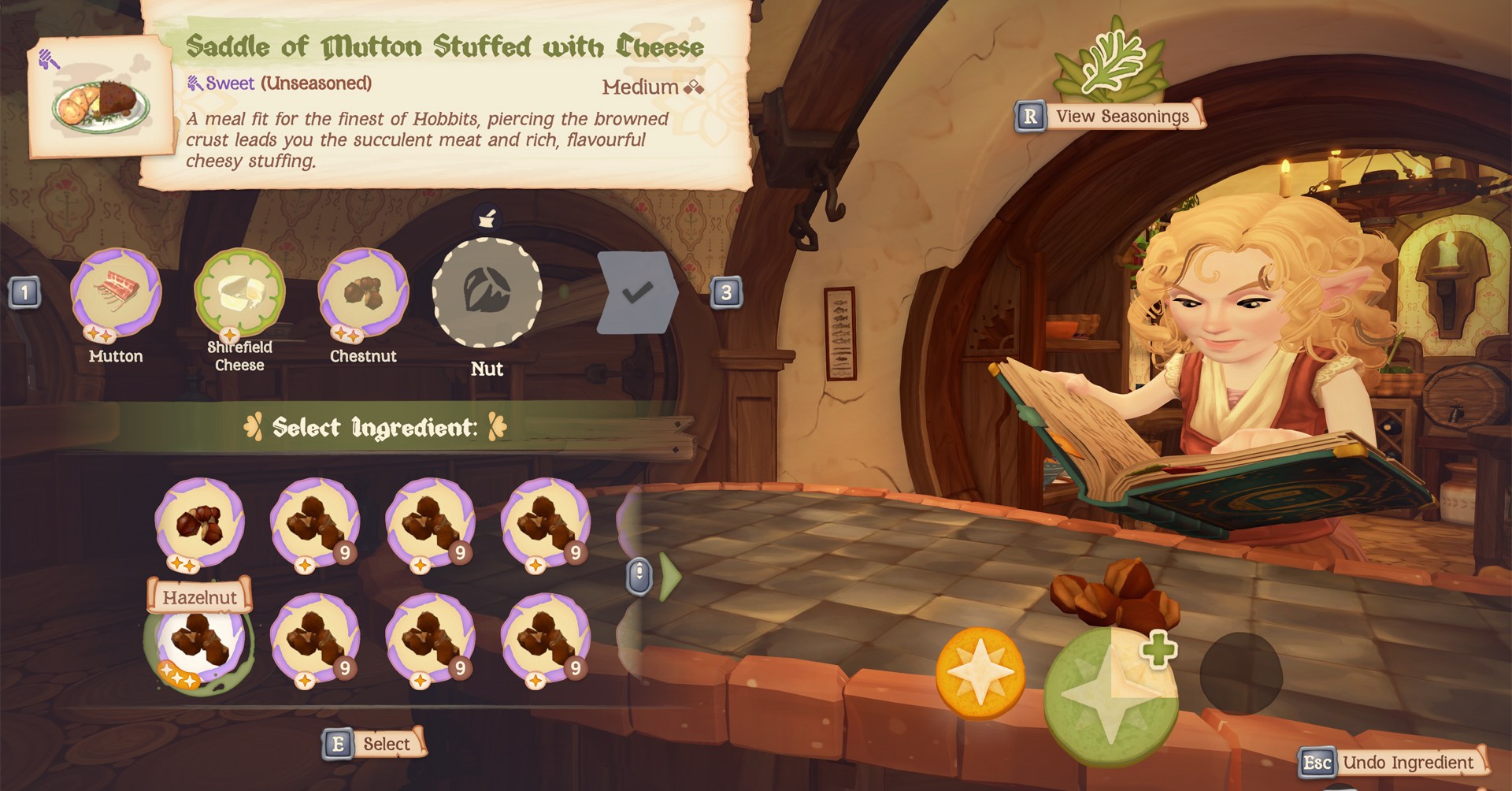Image resolution: width=1512 pixels, height=791 pixels.
Task: Select the Shirefield Cheese ingredient slot
Action: pyautogui.click(x=239, y=293)
